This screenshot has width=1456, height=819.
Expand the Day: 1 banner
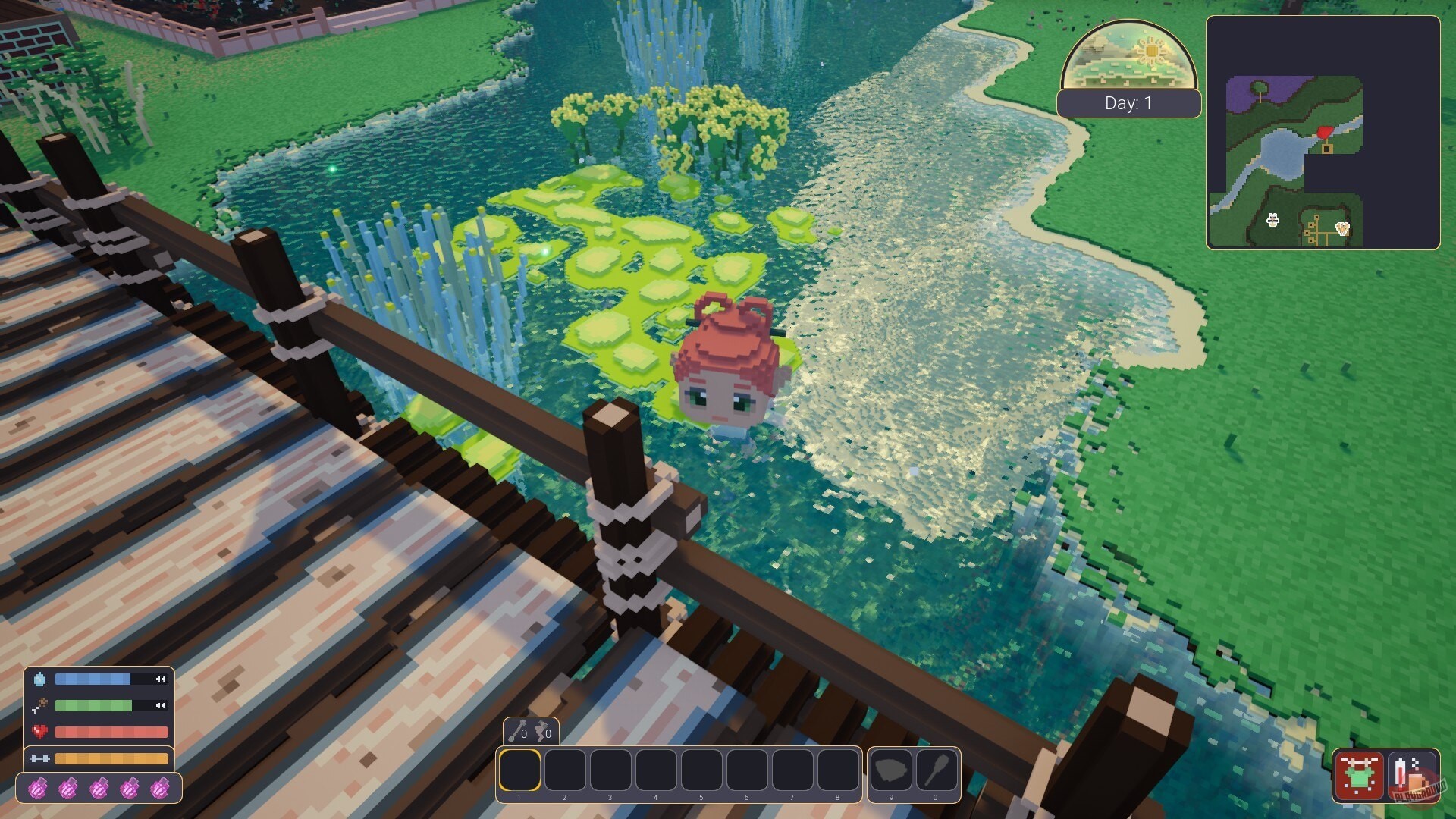pyautogui.click(x=1128, y=104)
